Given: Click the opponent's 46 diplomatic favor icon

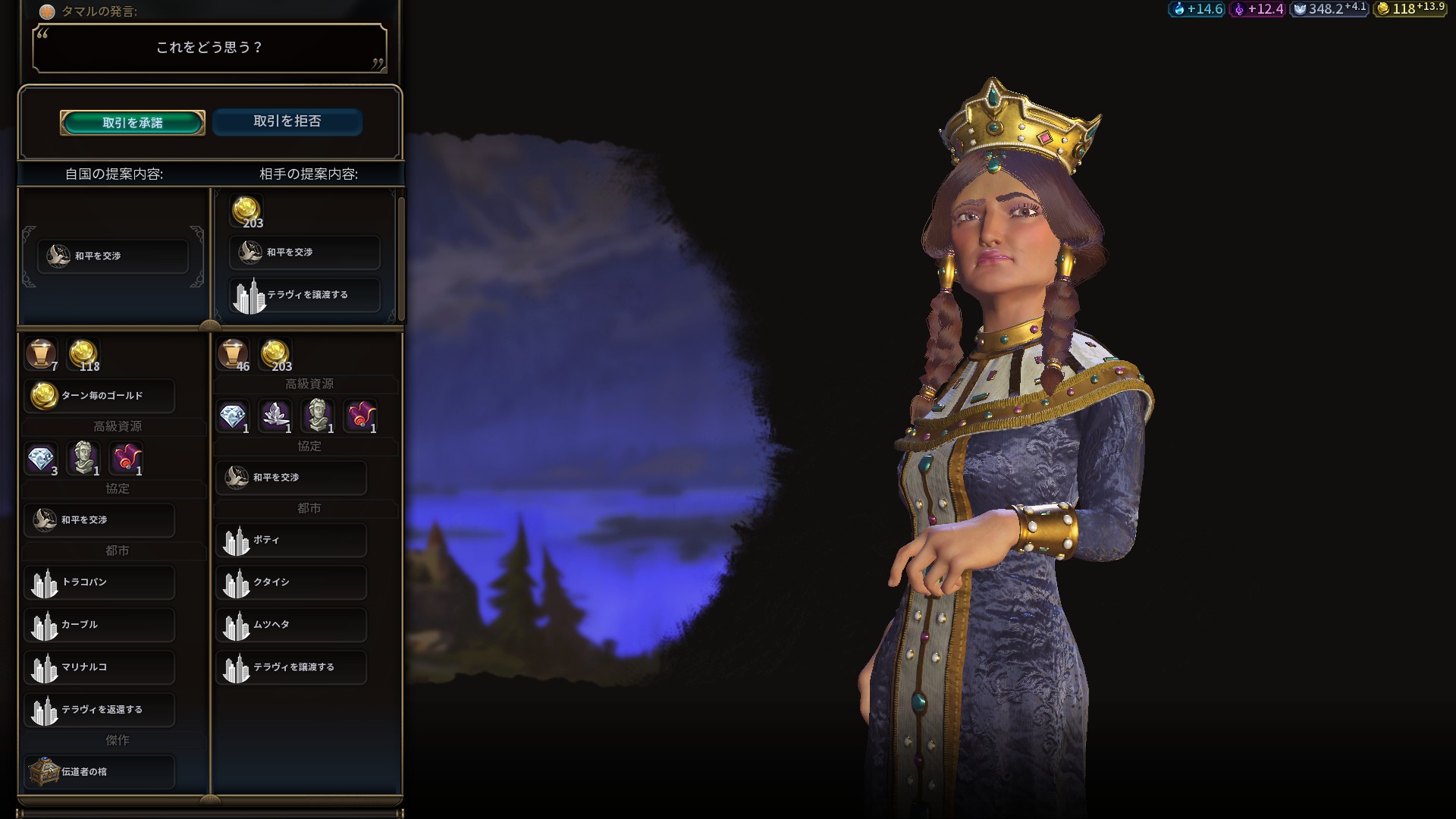Looking at the screenshot, I should [233, 355].
